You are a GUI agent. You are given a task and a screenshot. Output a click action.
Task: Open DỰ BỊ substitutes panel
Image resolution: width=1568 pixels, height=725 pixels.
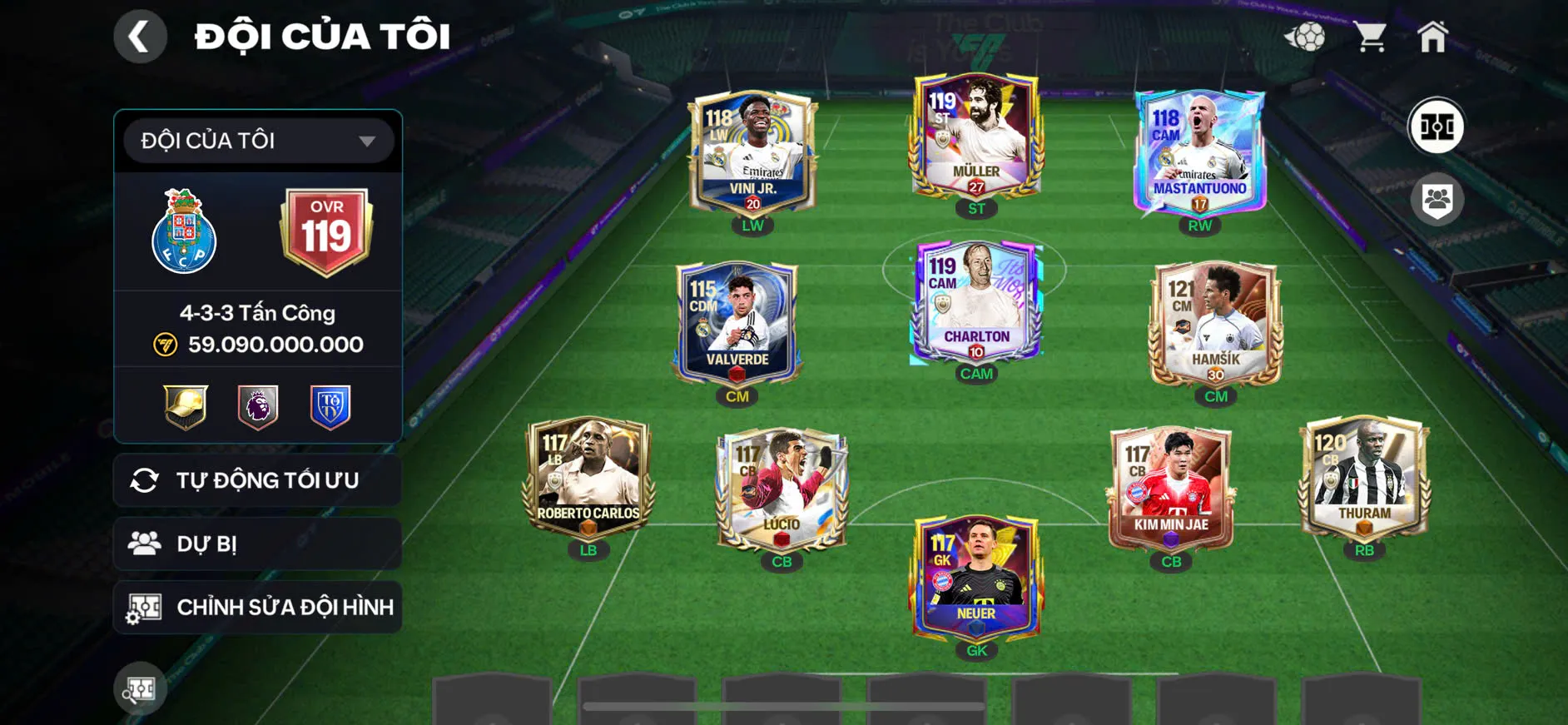pyautogui.click(x=257, y=544)
